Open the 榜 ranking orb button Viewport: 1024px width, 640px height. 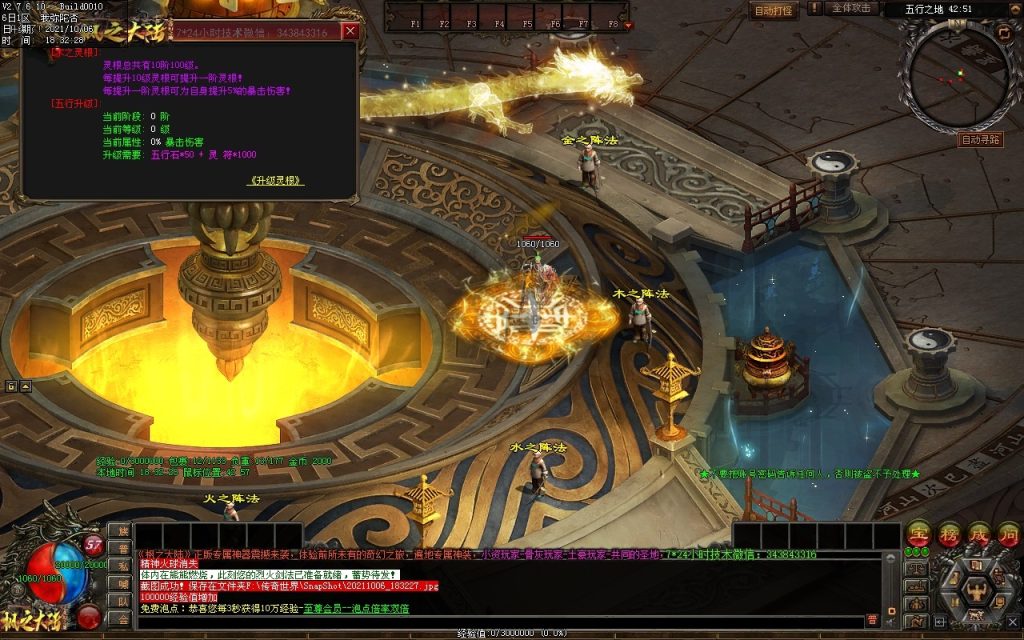[949, 535]
